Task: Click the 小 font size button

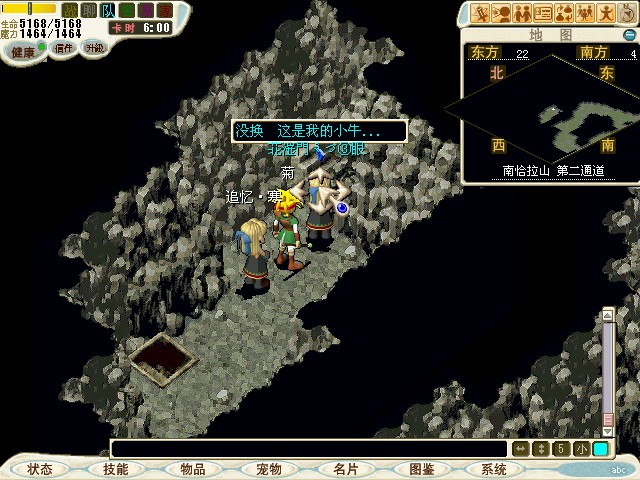Action: coord(582,449)
